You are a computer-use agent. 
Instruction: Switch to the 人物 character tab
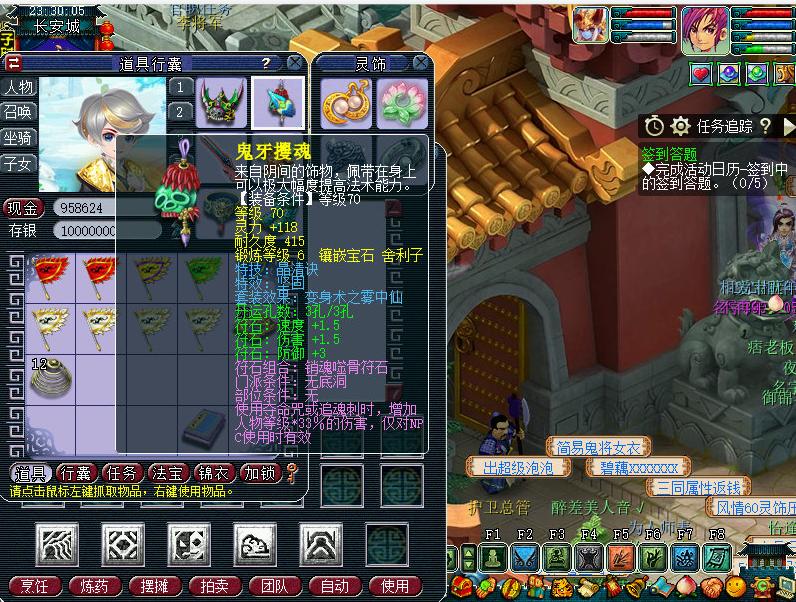[18, 87]
